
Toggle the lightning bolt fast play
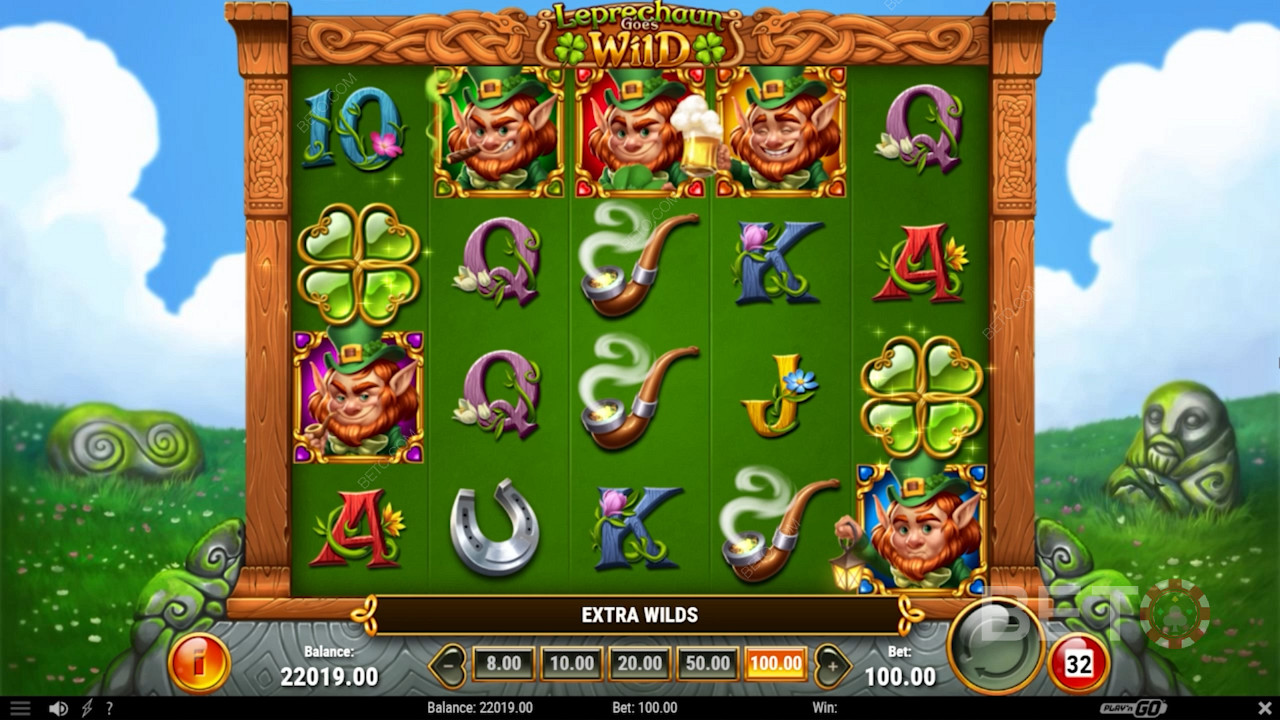[x=87, y=708]
